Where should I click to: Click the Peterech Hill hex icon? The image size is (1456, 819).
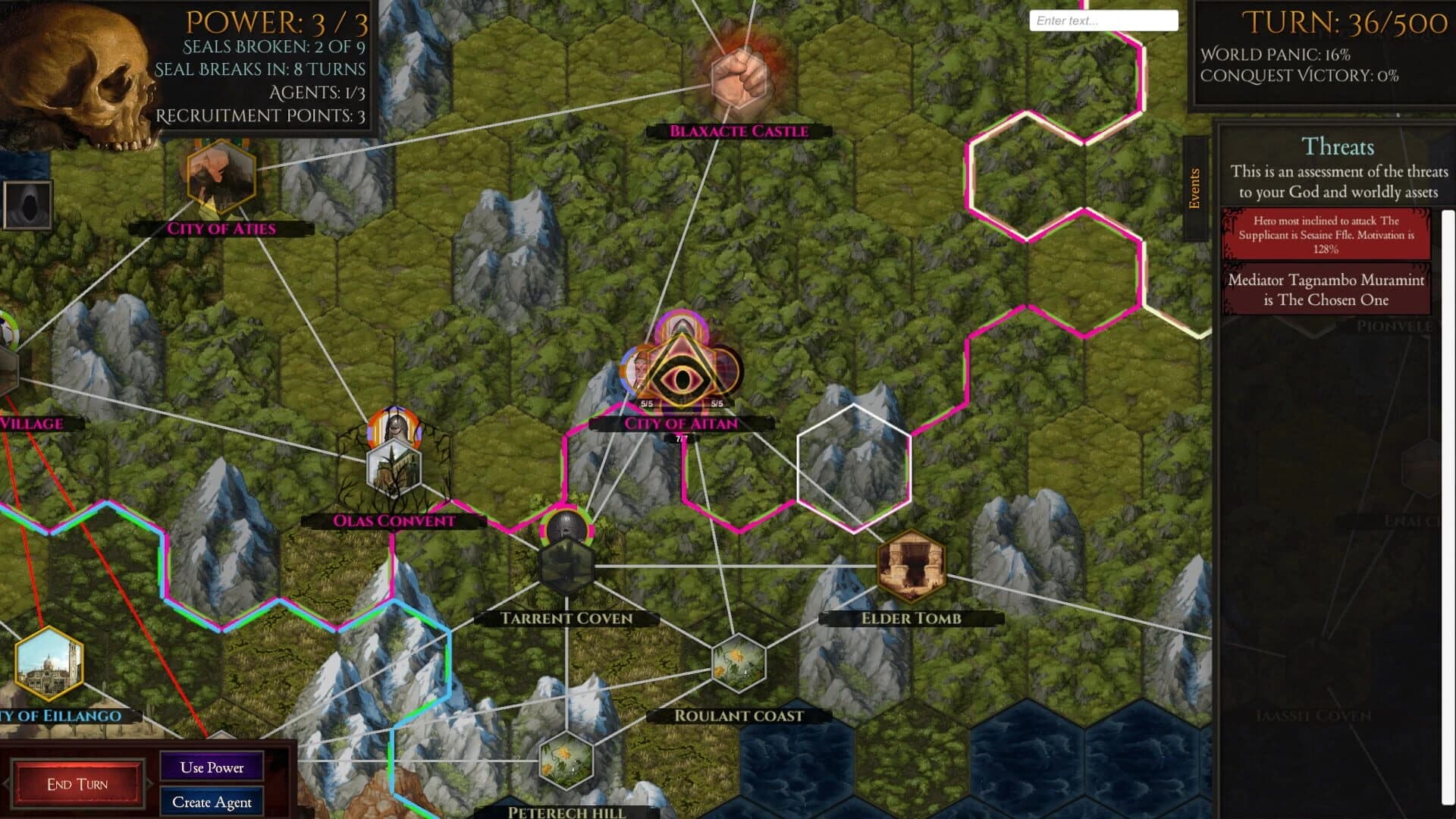(x=565, y=762)
